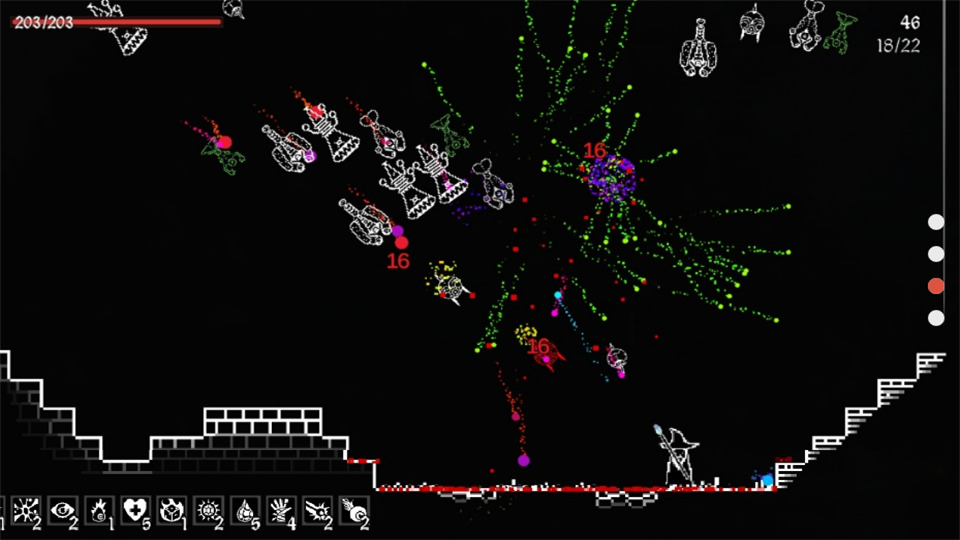Select the eye upgrade icon
This screenshot has height=540, width=960.
62,510
